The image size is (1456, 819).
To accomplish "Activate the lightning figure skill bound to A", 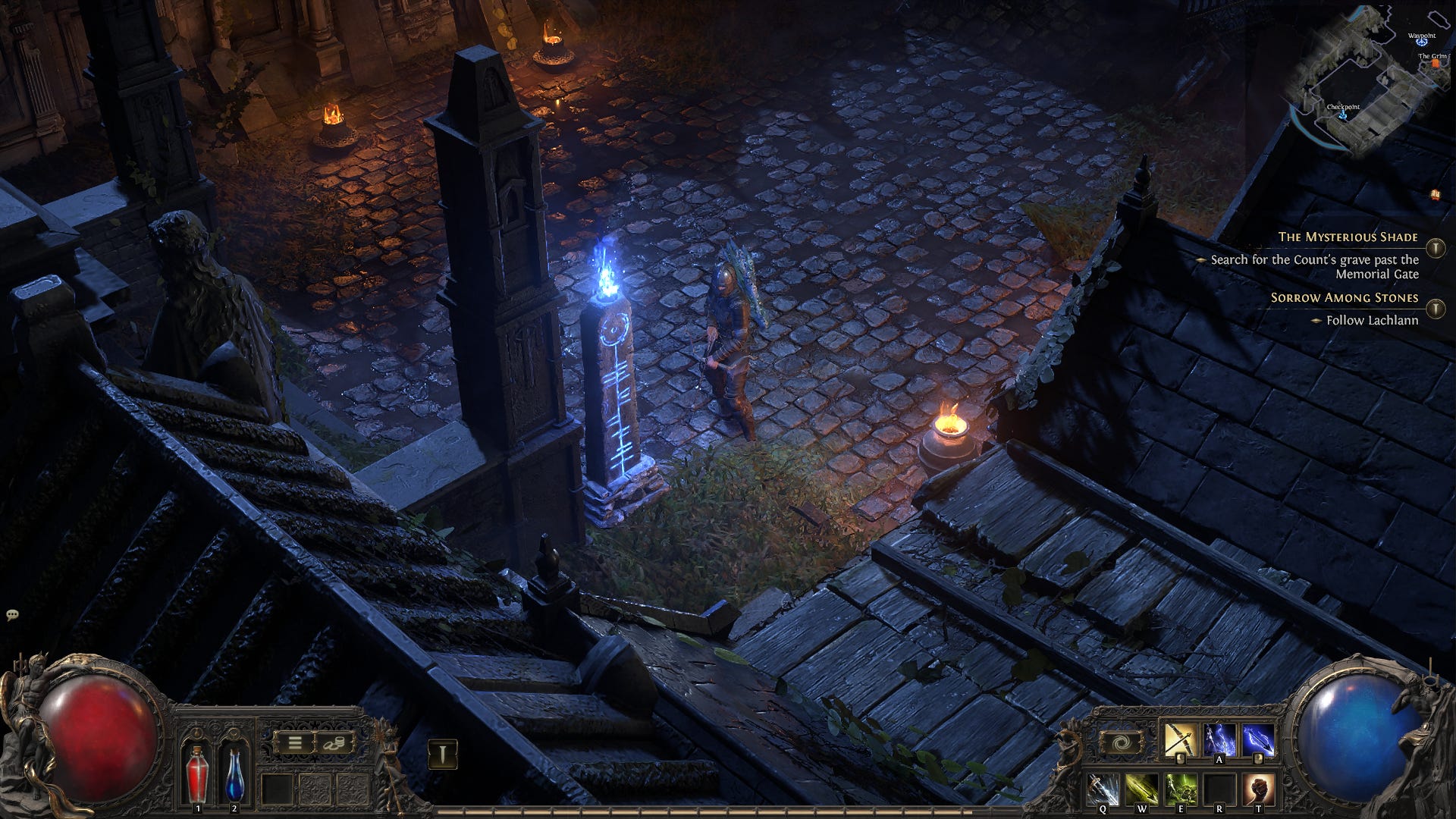I will point(1219,740).
